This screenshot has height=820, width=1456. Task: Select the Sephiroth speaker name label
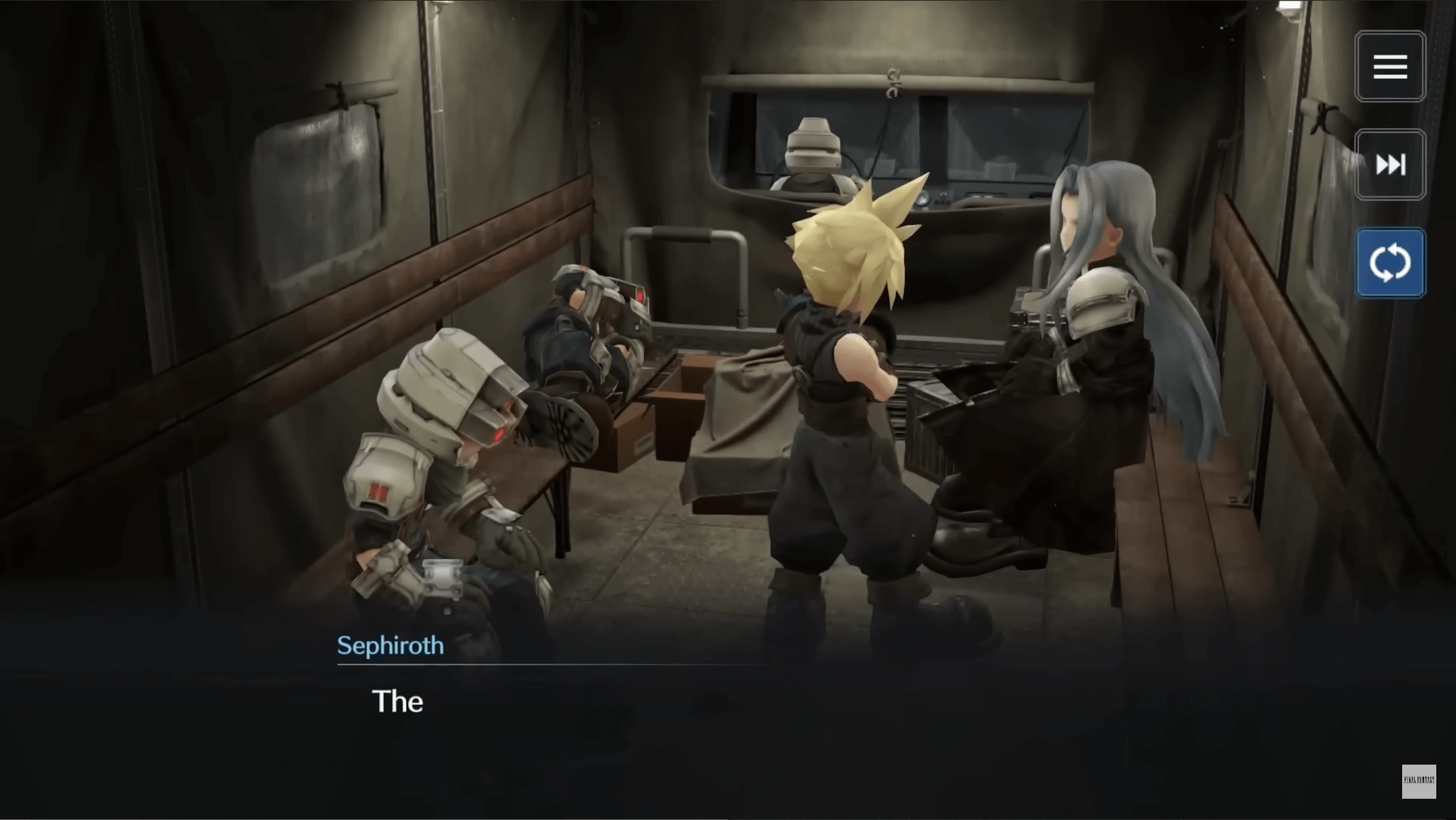pyautogui.click(x=391, y=646)
